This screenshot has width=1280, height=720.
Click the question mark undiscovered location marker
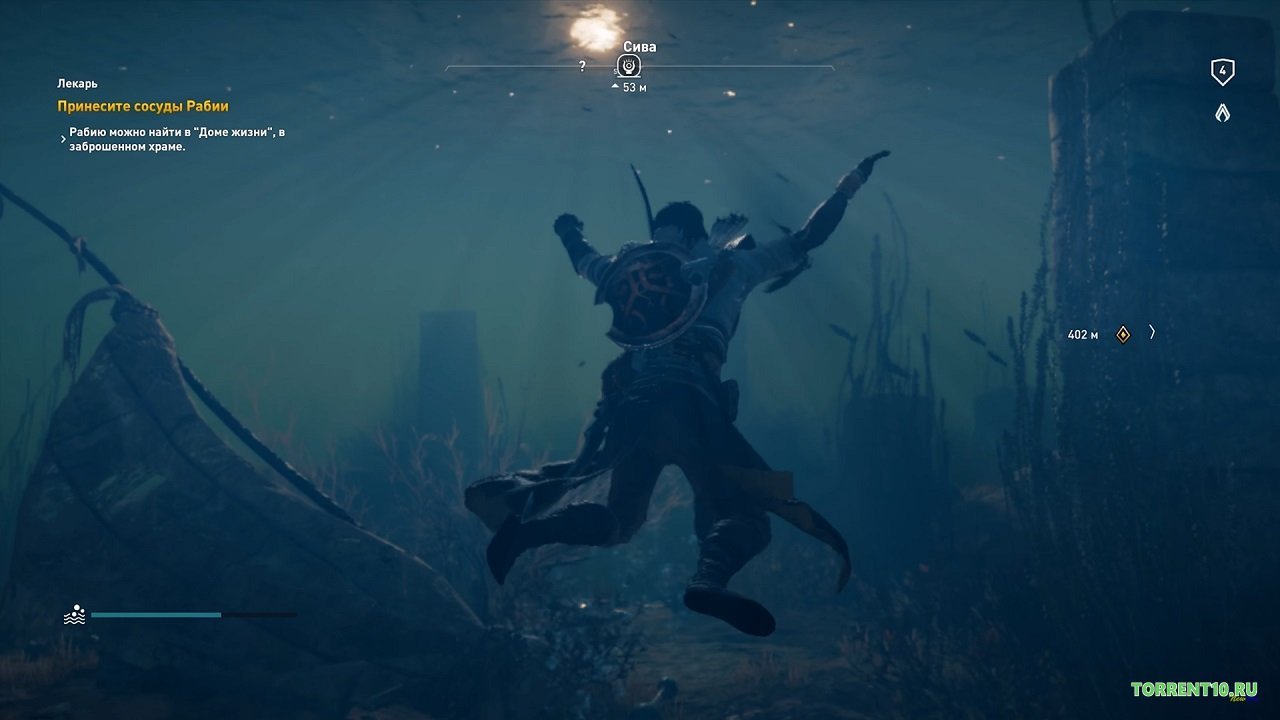583,64
